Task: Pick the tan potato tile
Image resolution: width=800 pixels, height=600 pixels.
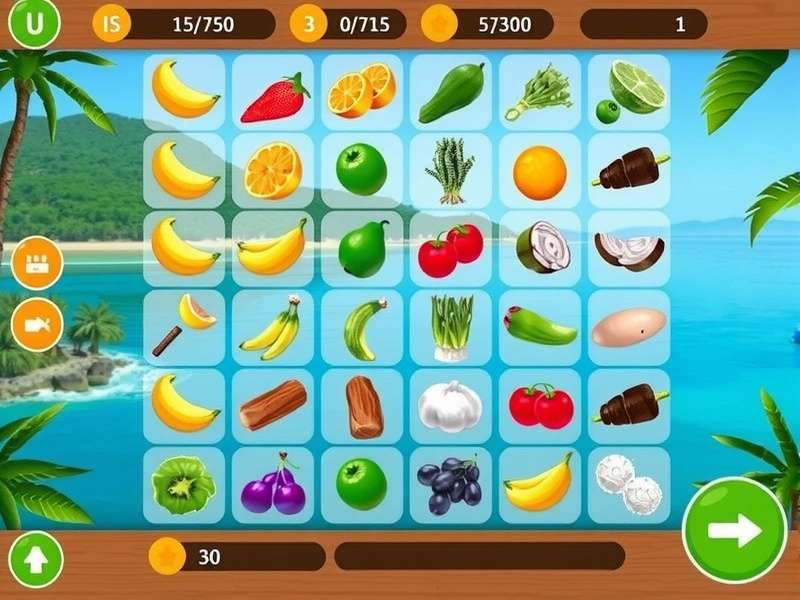Action: point(628,326)
